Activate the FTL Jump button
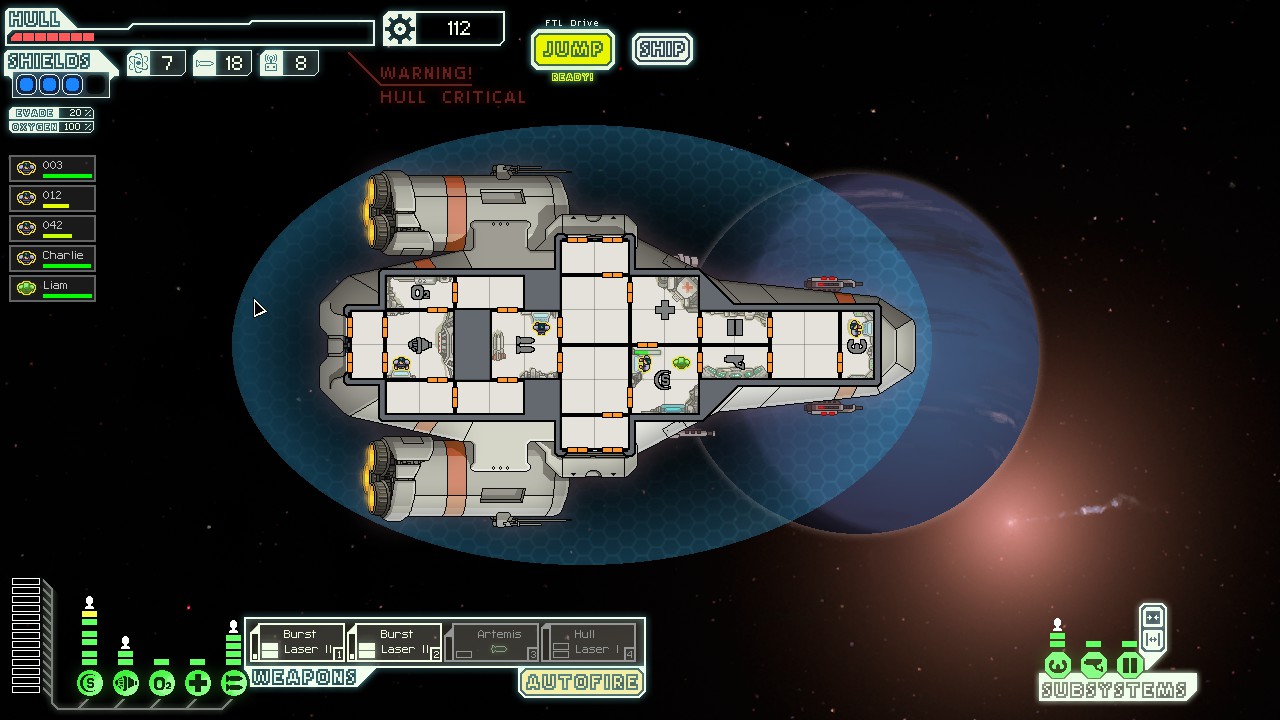Image resolution: width=1280 pixels, height=720 pixels. tap(572, 49)
